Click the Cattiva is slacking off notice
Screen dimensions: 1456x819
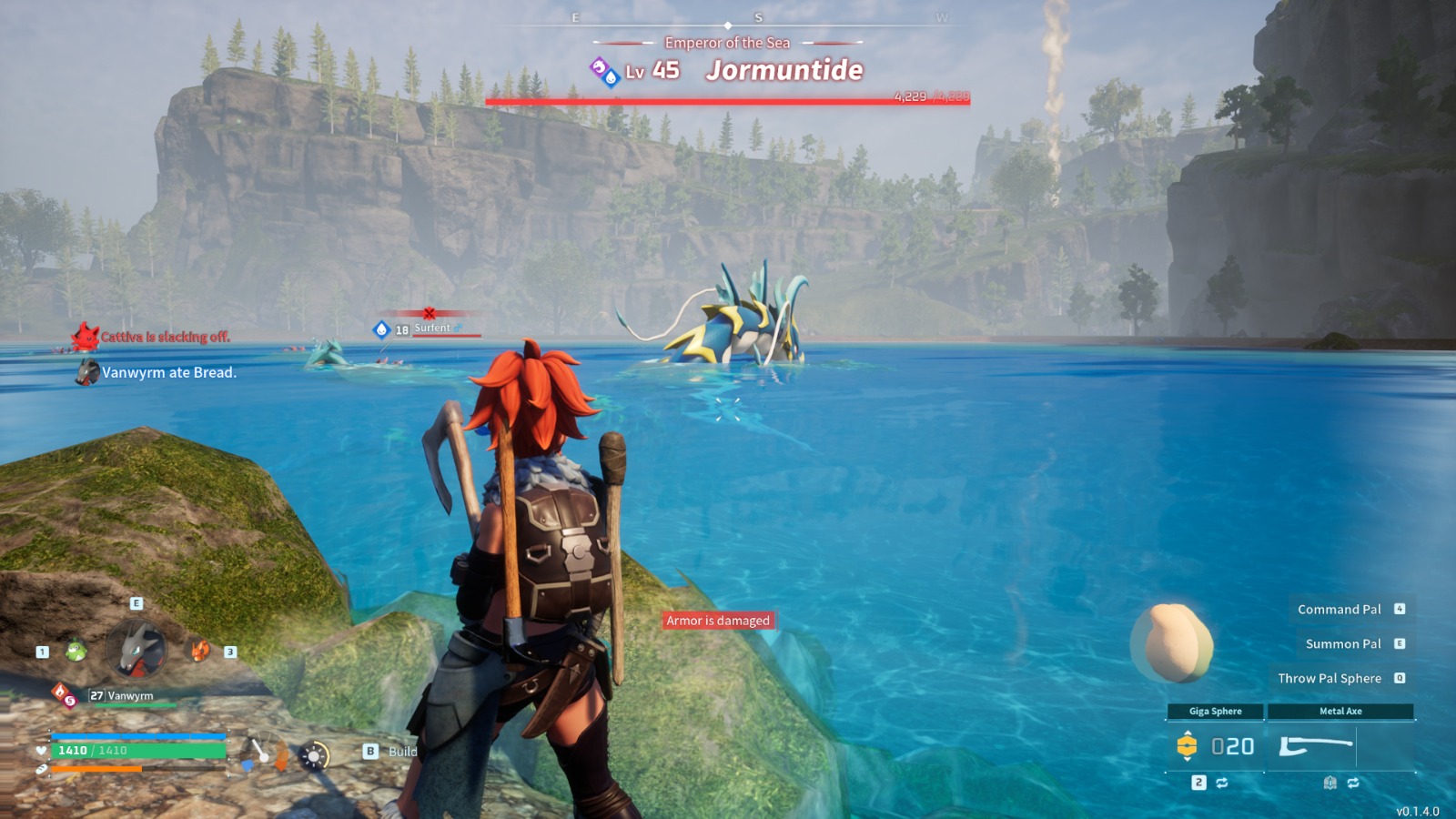165,337
